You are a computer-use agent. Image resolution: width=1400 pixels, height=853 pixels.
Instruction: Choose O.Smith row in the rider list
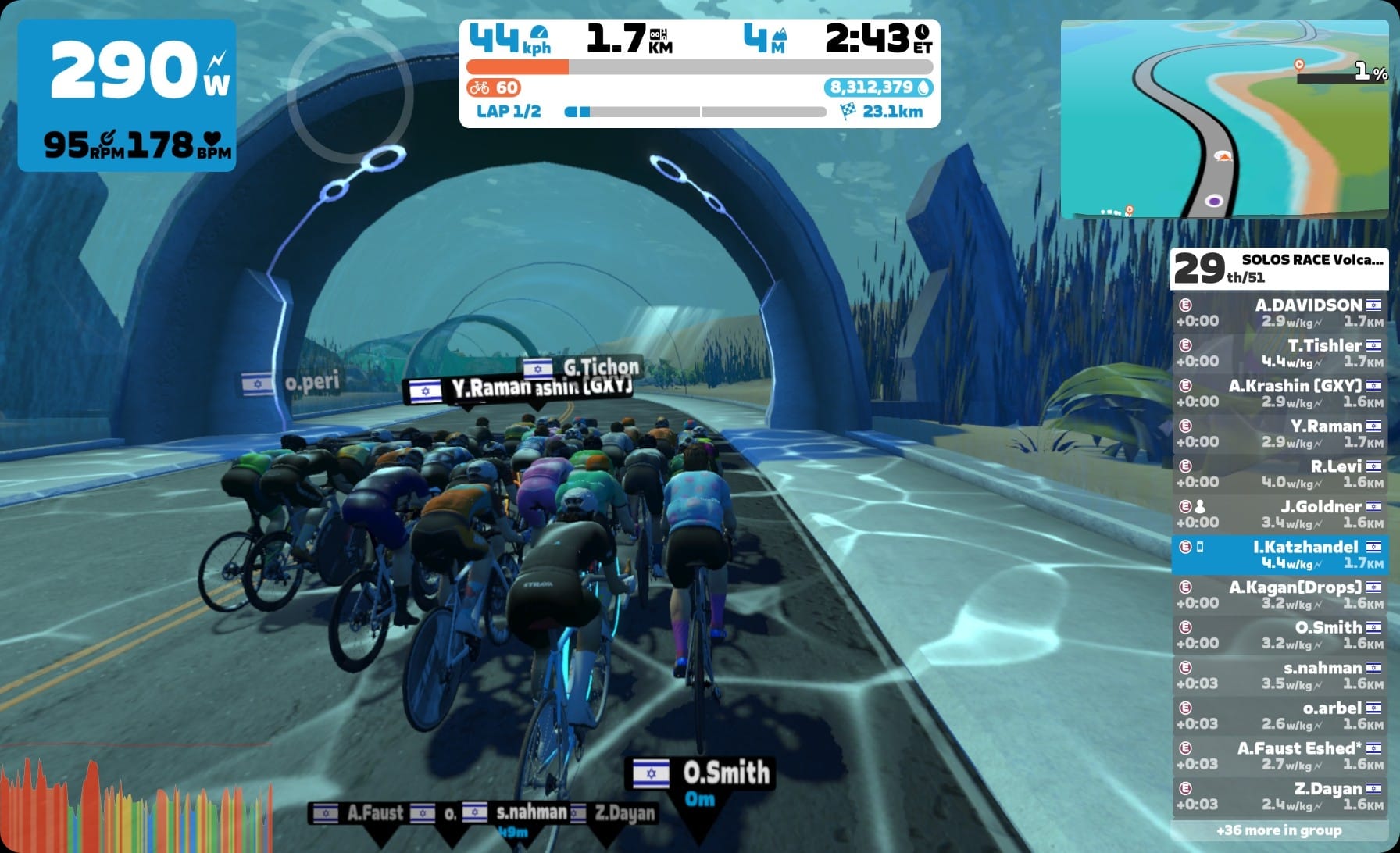click(x=1279, y=635)
